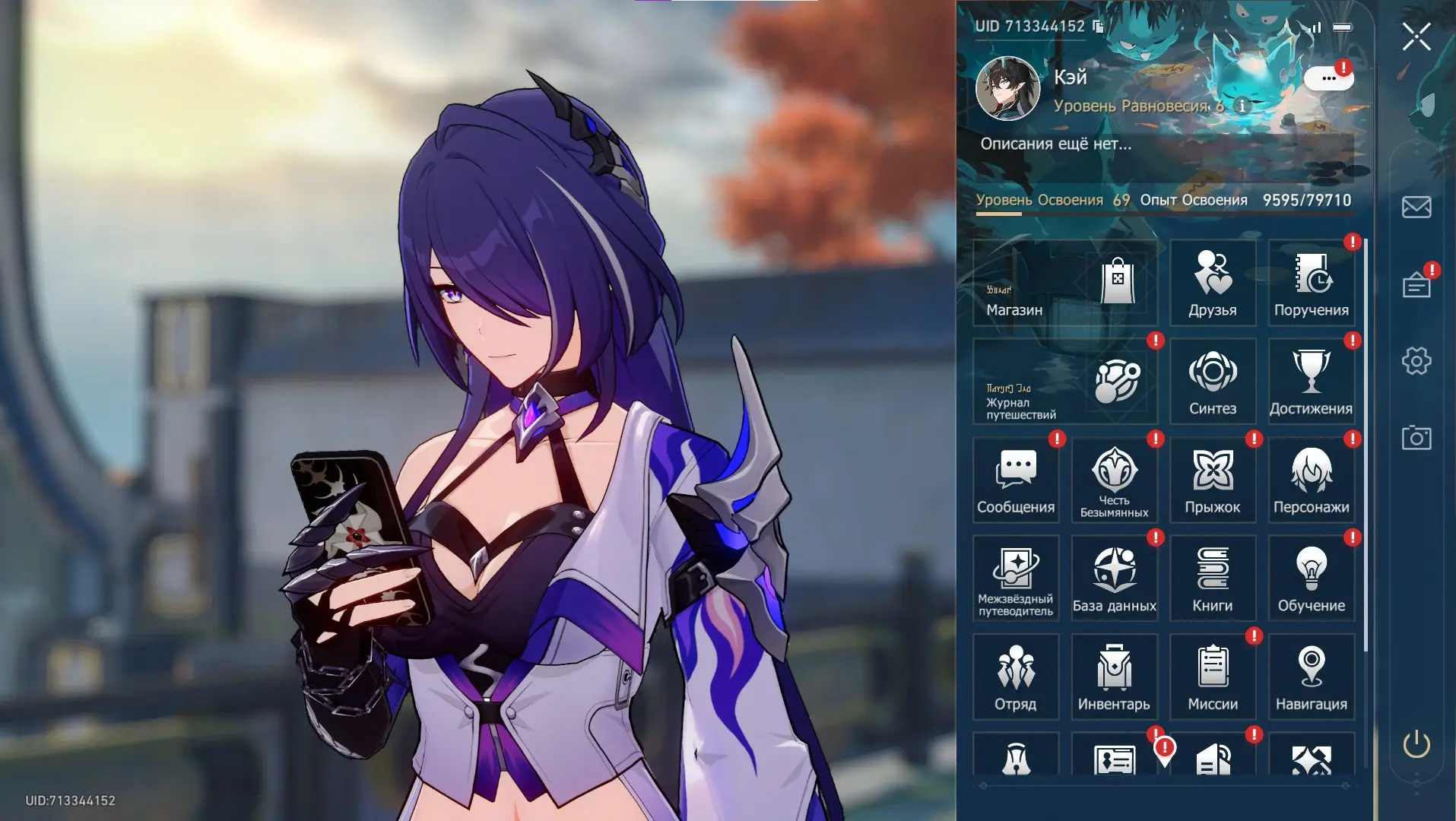Open the Магазин shop bag tile
The height and width of the screenshot is (821, 1456).
point(1064,284)
